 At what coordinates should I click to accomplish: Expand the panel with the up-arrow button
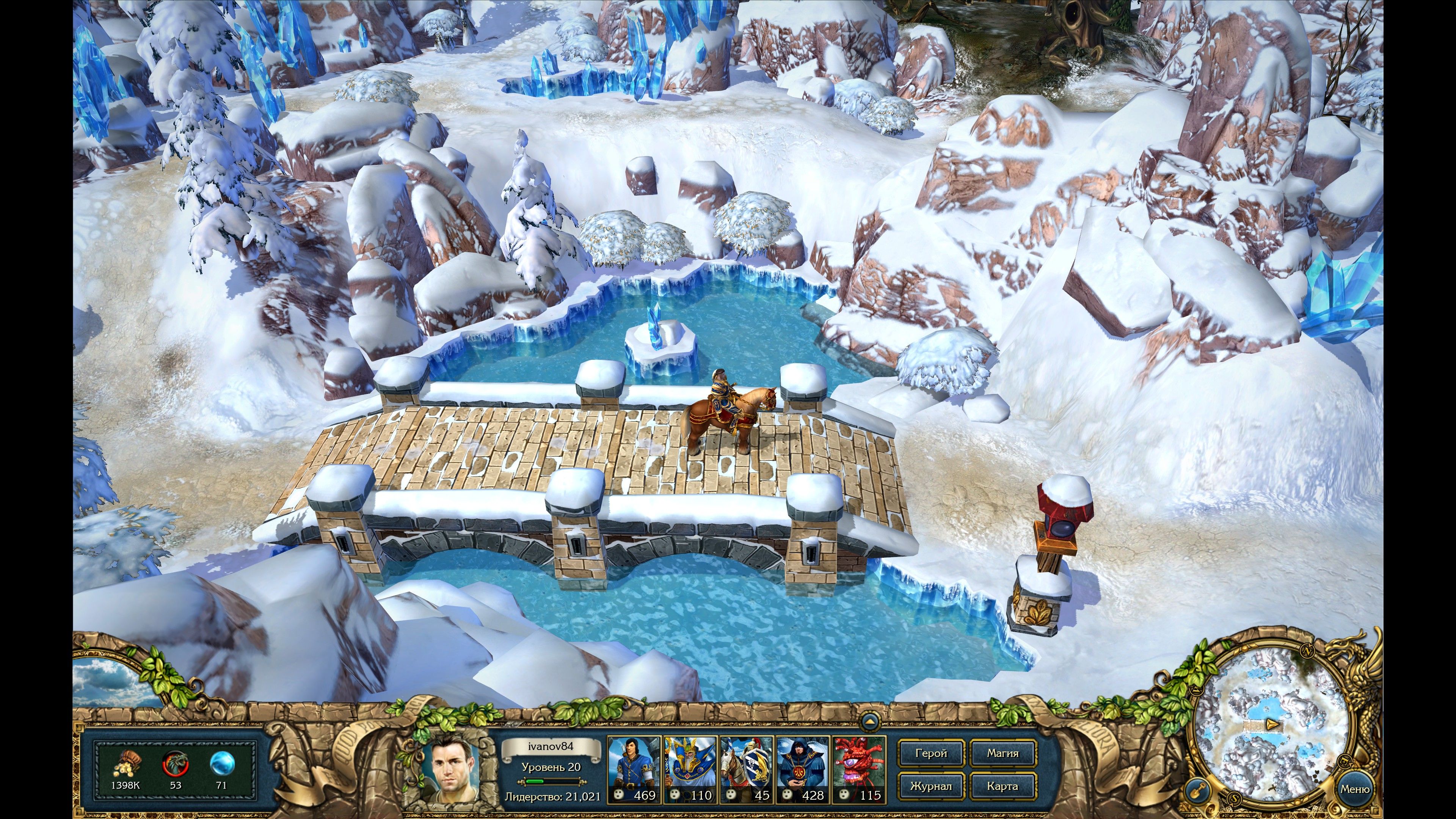870,721
